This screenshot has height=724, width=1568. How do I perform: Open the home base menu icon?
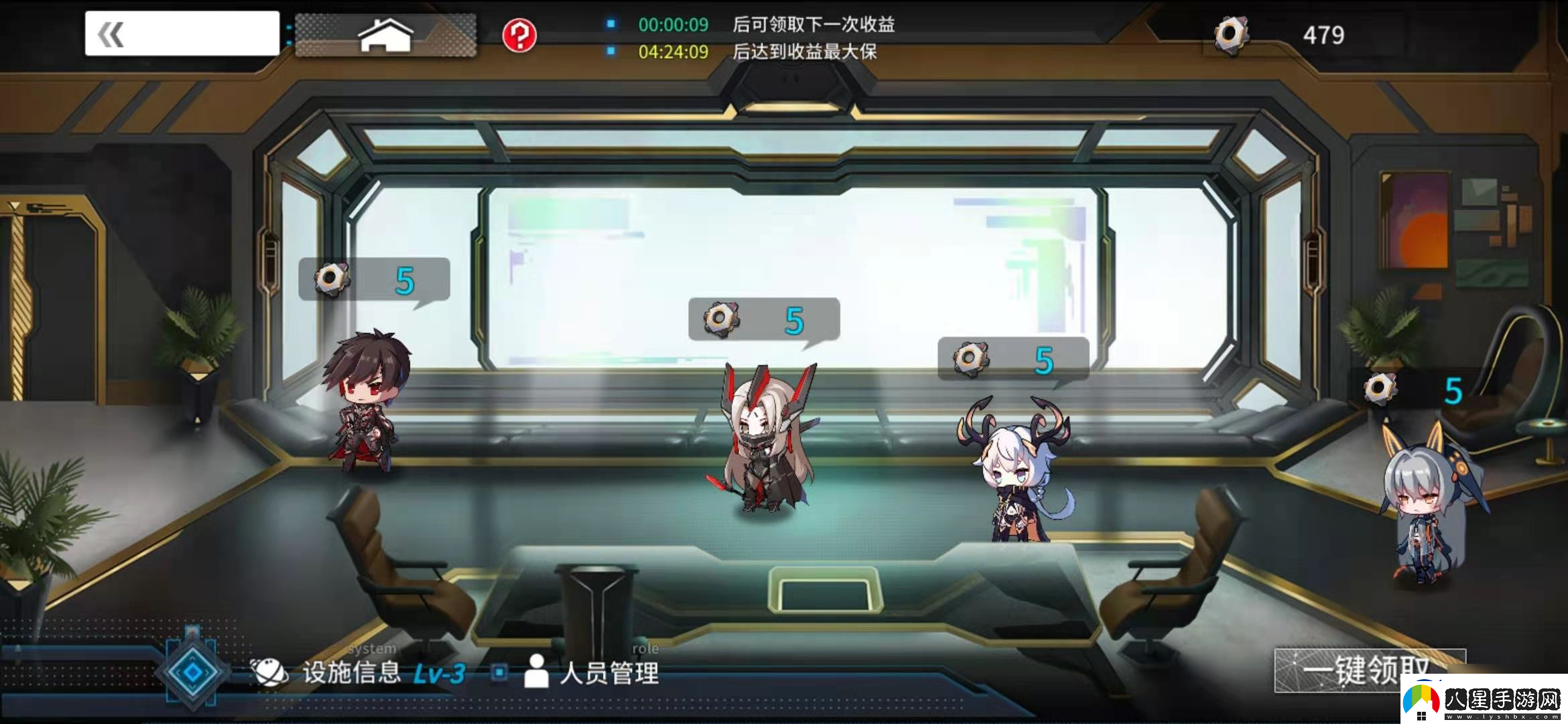[x=387, y=35]
